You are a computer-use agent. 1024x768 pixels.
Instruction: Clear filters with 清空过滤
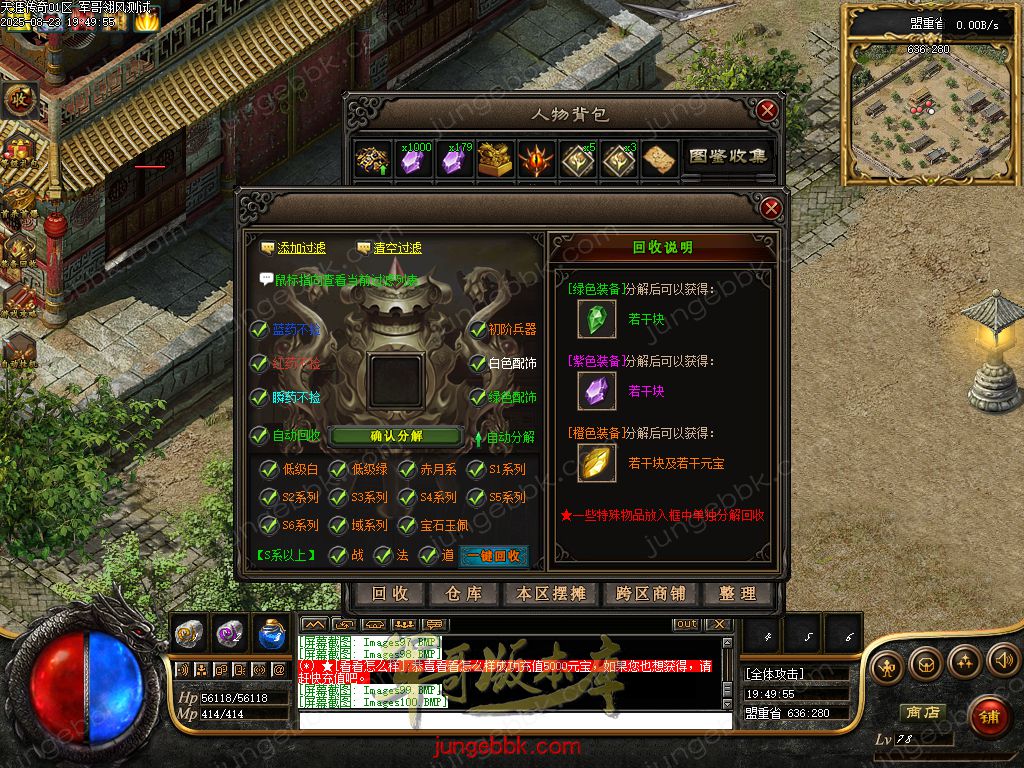[389, 248]
